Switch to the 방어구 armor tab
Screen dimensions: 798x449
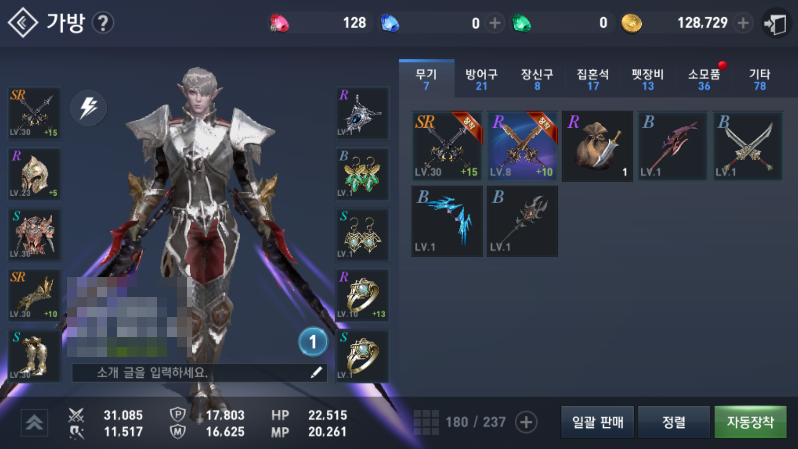482,79
